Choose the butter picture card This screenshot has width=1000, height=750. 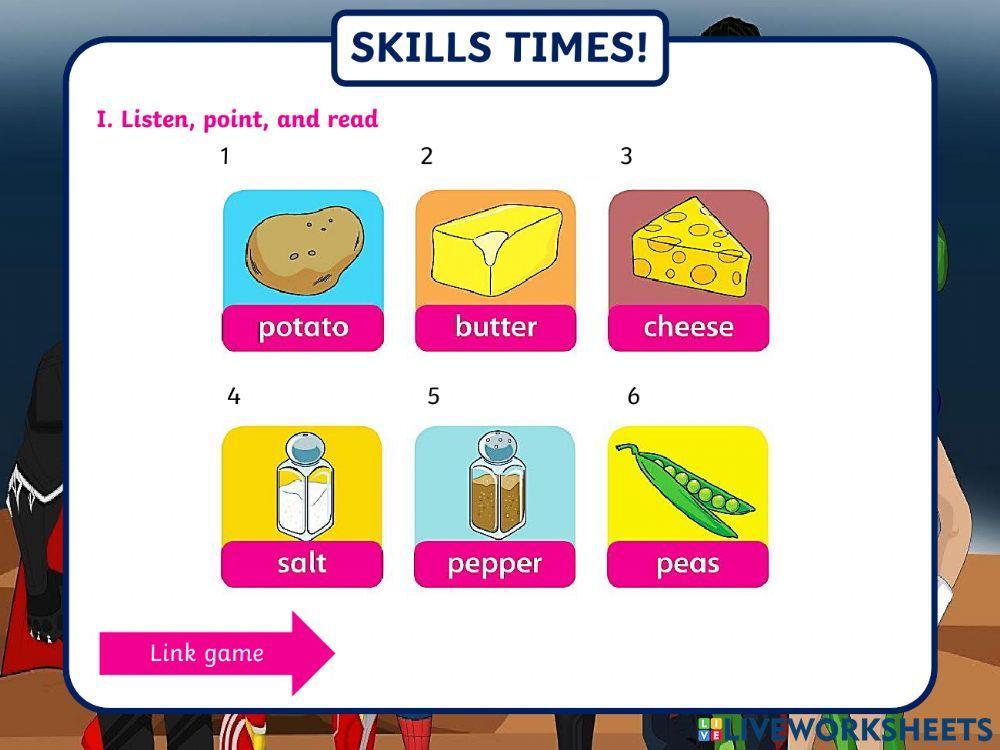(x=495, y=270)
